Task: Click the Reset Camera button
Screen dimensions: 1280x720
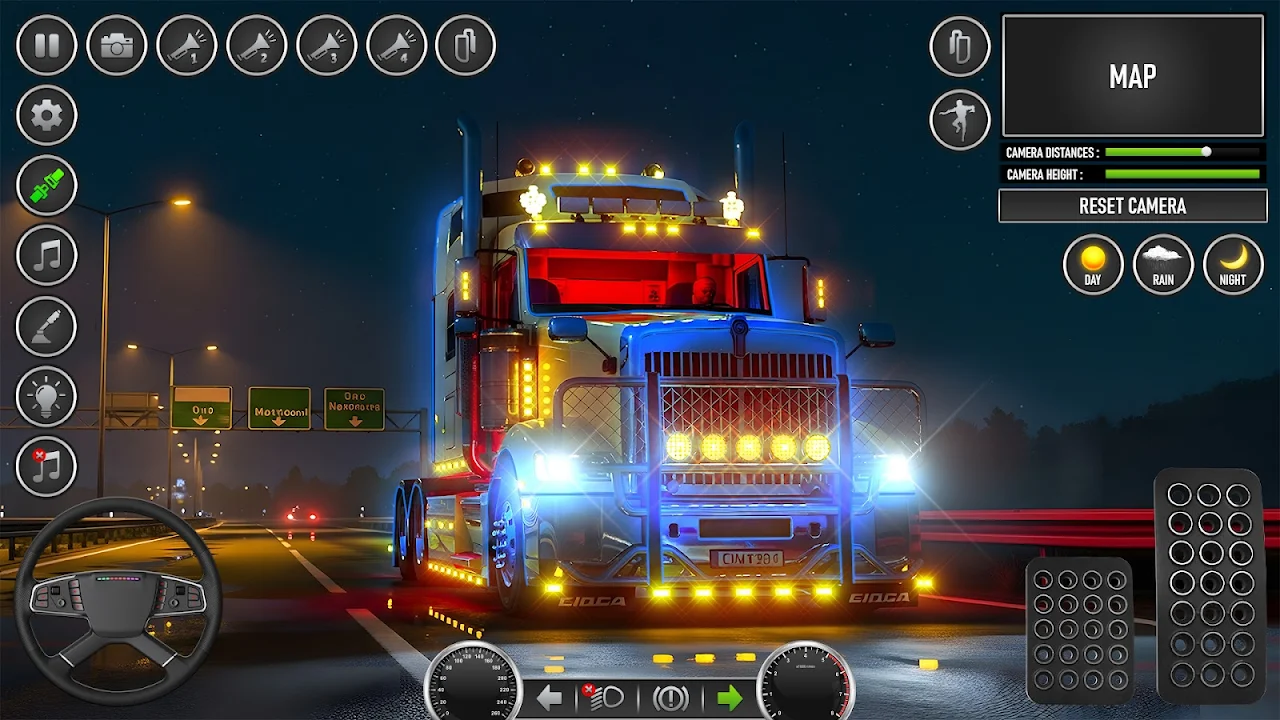Action: 1132,206
